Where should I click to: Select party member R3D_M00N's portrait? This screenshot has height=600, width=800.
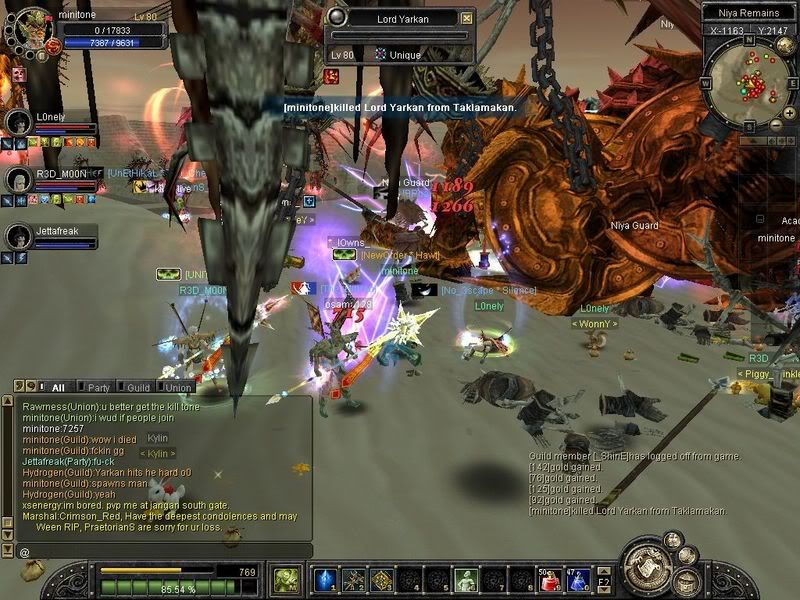tap(17, 179)
